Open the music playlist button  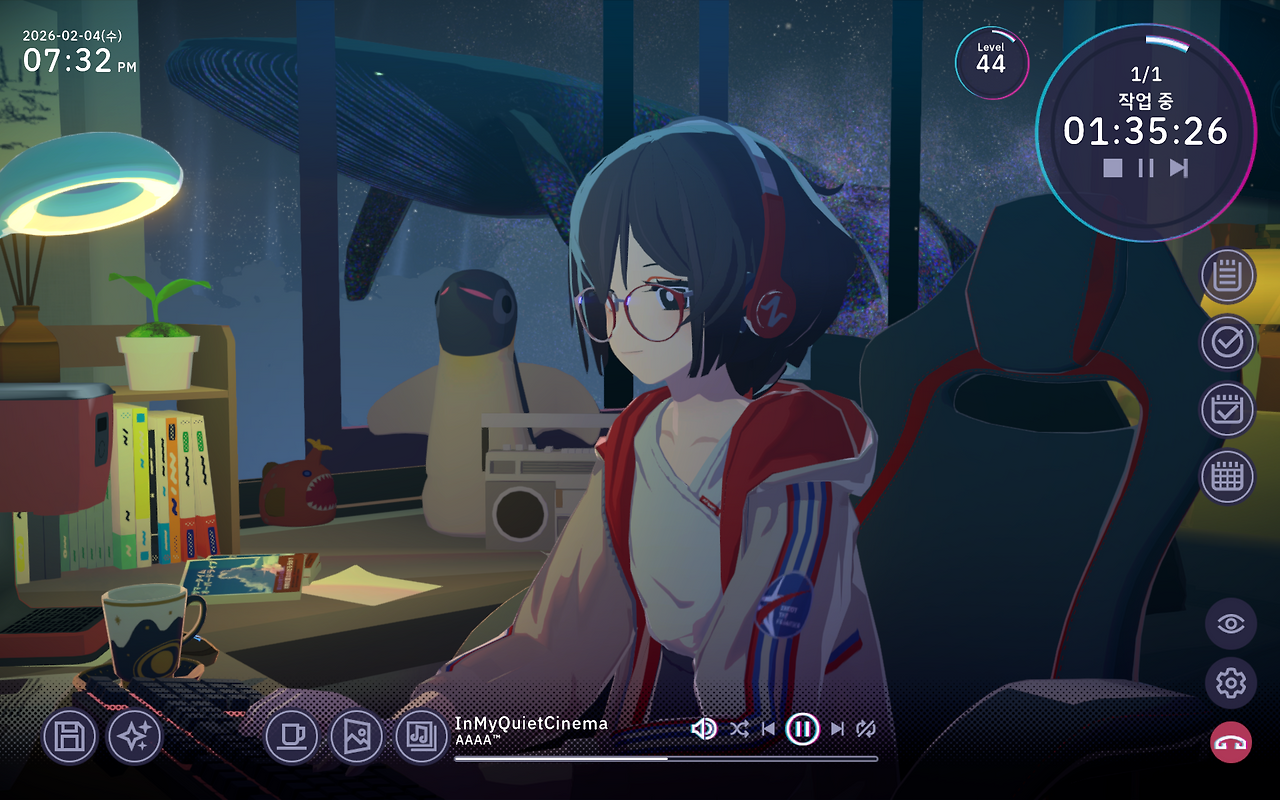coord(422,738)
